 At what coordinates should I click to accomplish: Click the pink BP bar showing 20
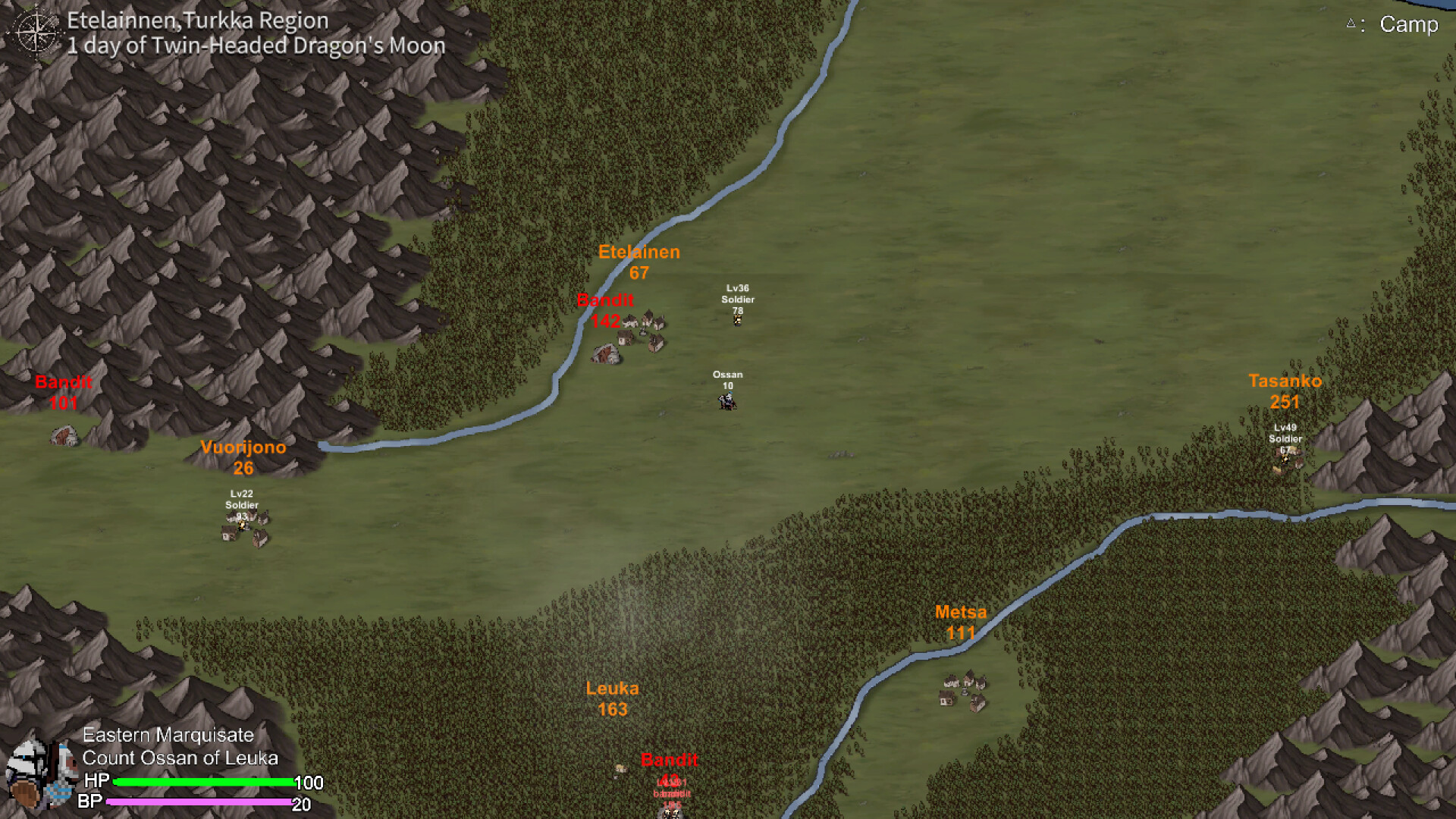pyautogui.click(x=201, y=801)
